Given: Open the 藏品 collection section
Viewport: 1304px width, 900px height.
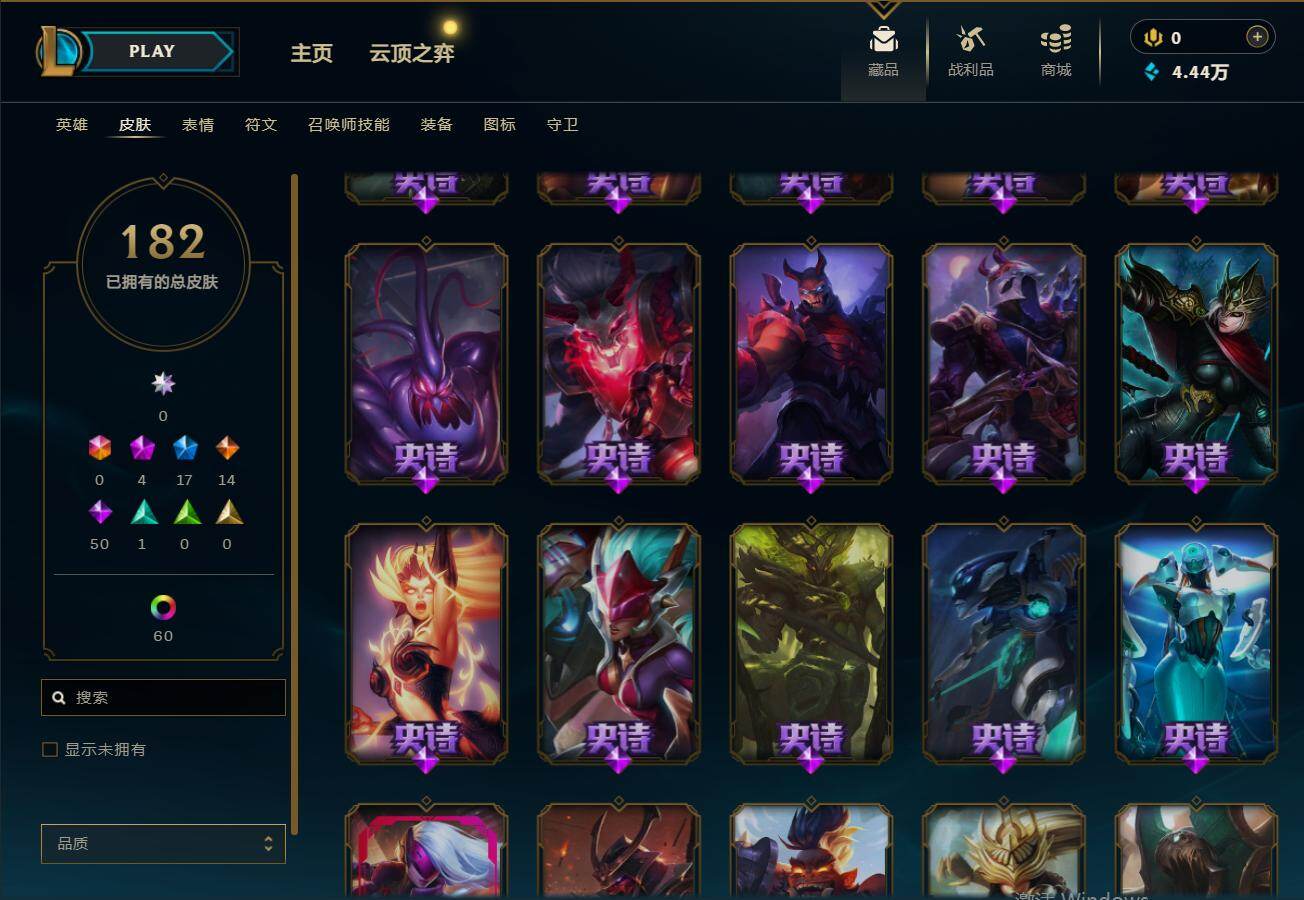Looking at the screenshot, I should click(883, 52).
